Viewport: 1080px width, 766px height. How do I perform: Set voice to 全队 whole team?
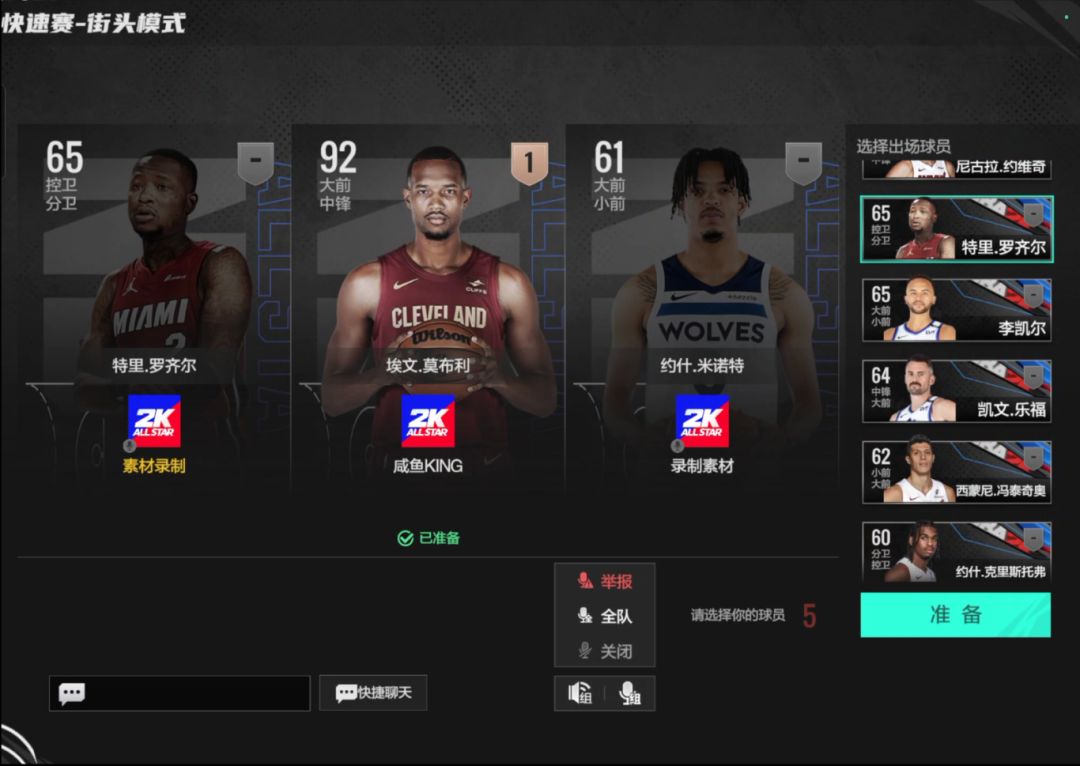pos(605,616)
